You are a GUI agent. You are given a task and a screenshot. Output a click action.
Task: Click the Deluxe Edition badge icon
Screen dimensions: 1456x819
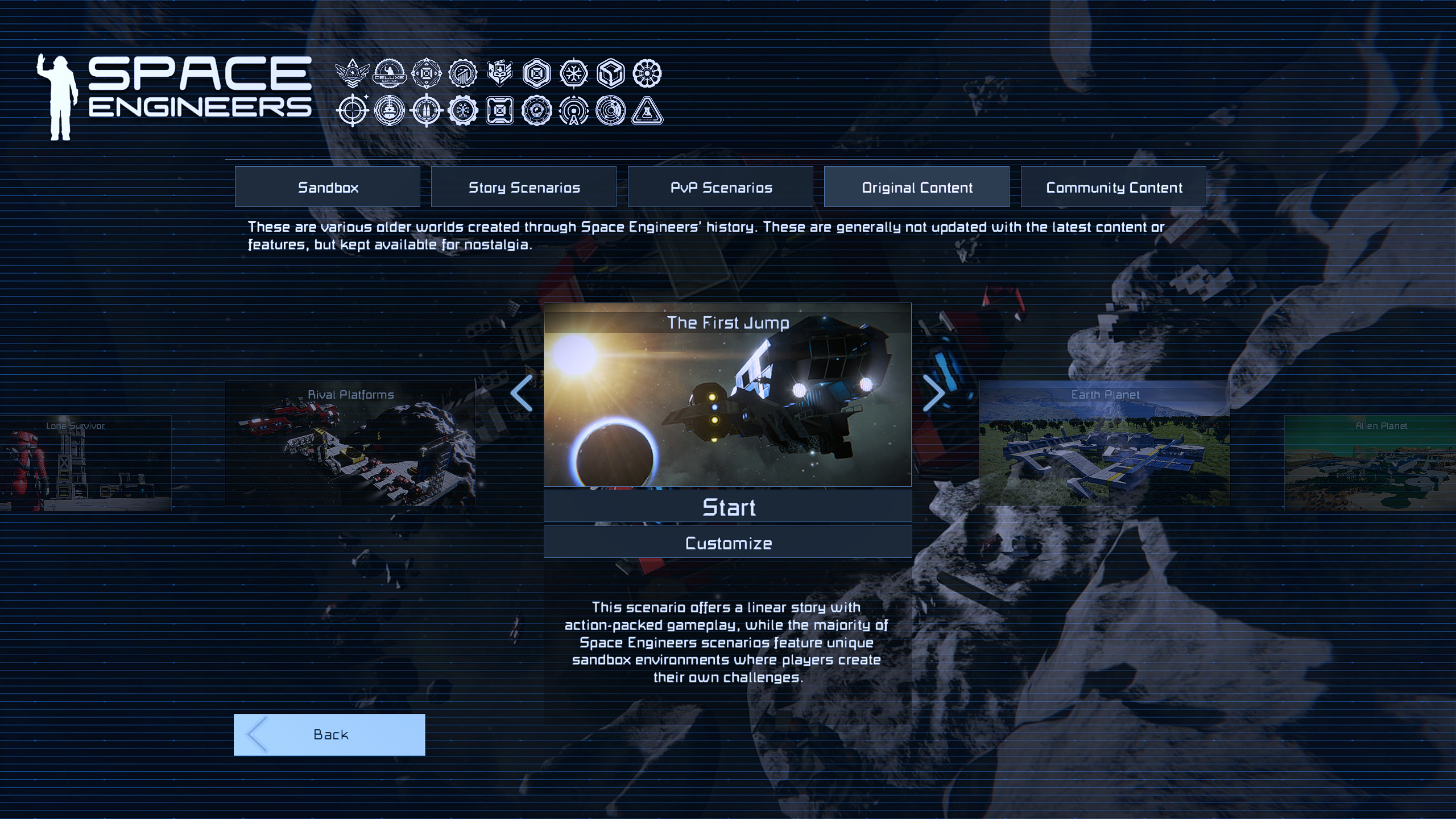[x=390, y=73]
